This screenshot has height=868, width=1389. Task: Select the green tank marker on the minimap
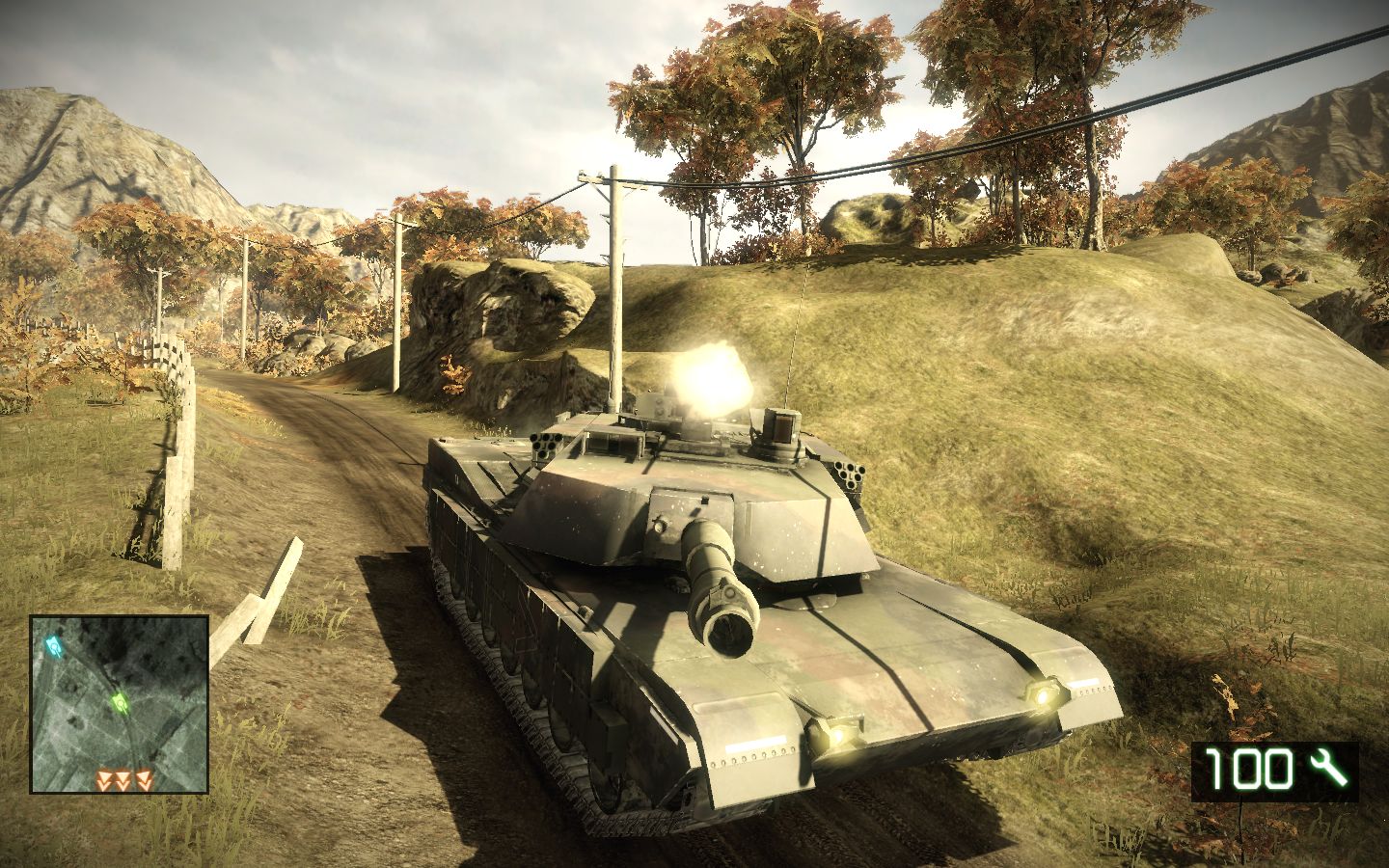[x=120, y=702]
